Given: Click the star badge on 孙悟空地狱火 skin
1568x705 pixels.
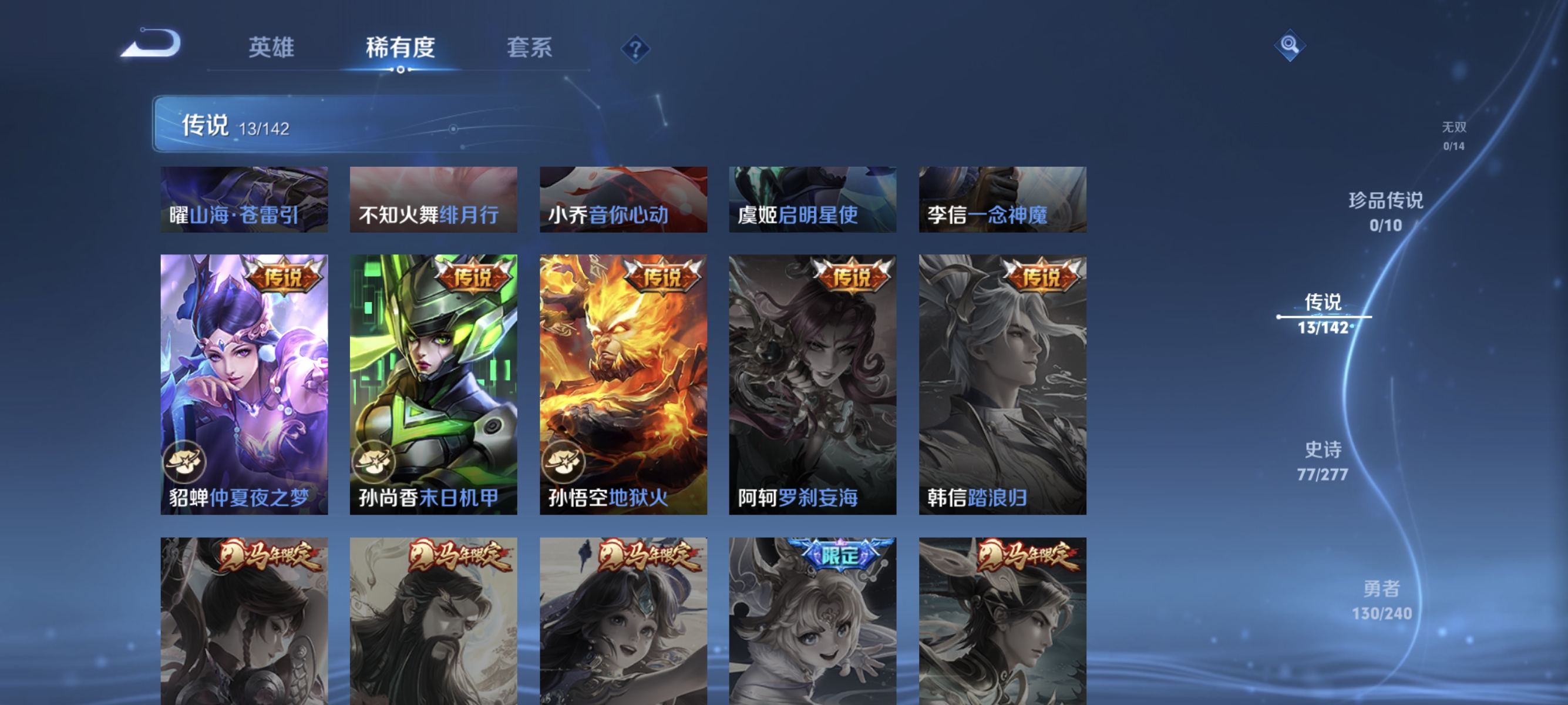Looking at the screenshot, I should tap(565, 463).
